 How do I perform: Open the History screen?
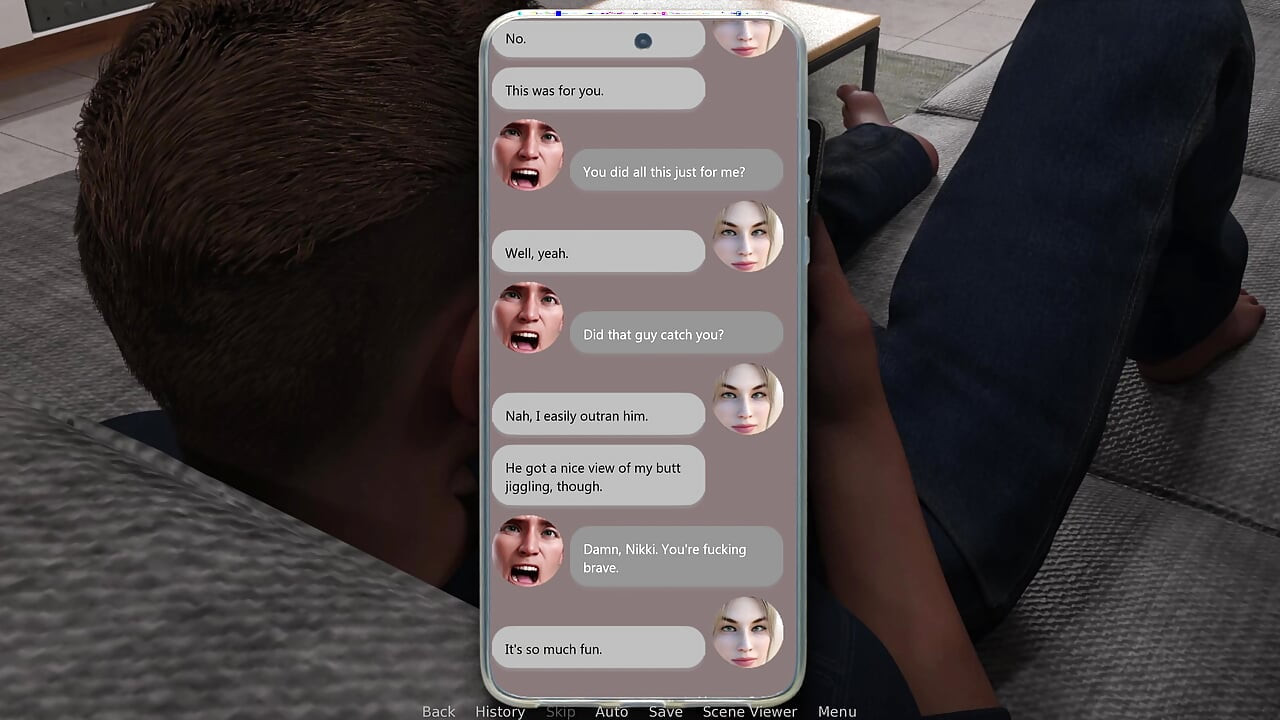499,711
